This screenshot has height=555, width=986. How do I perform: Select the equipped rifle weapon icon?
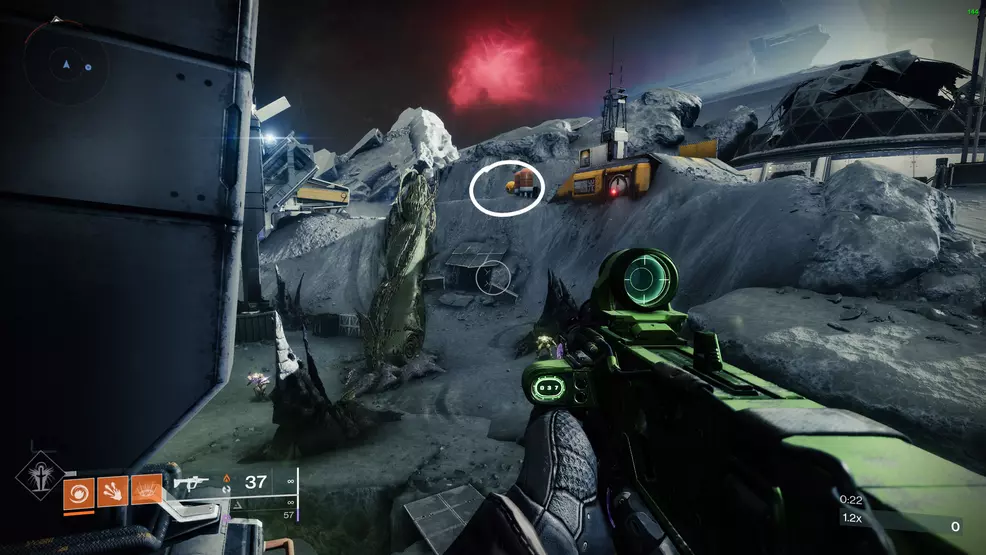coord(190,482)
